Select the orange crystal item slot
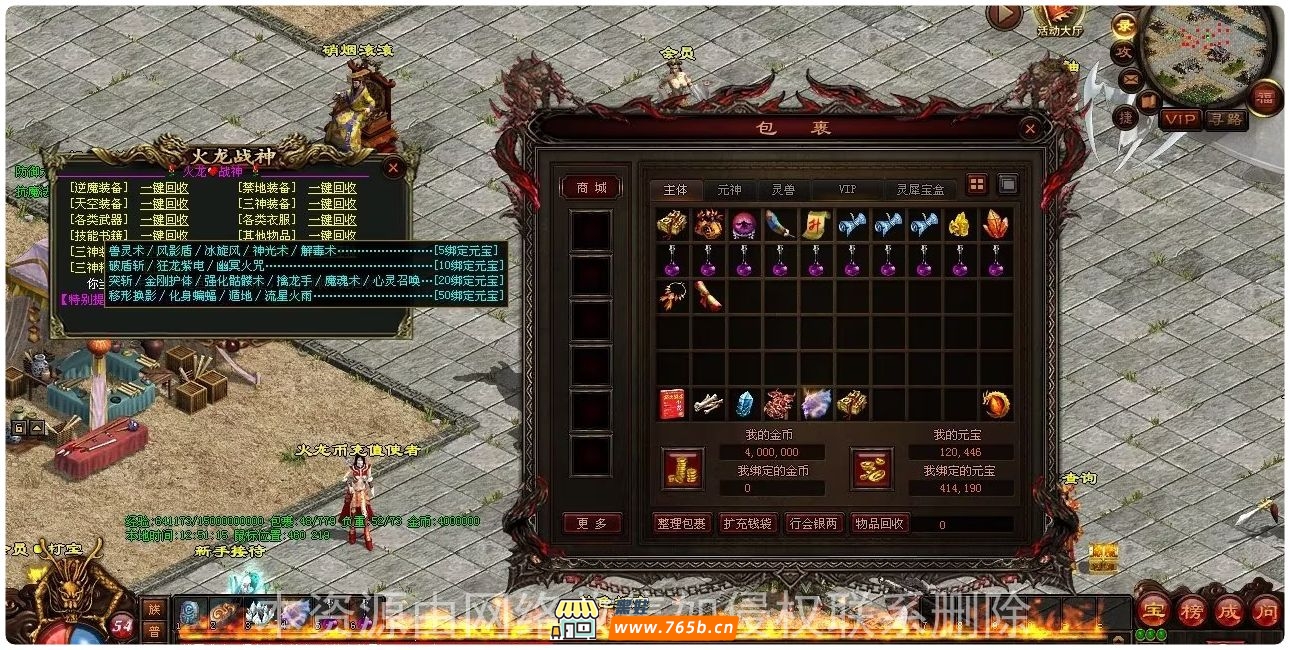 point(996,224)
